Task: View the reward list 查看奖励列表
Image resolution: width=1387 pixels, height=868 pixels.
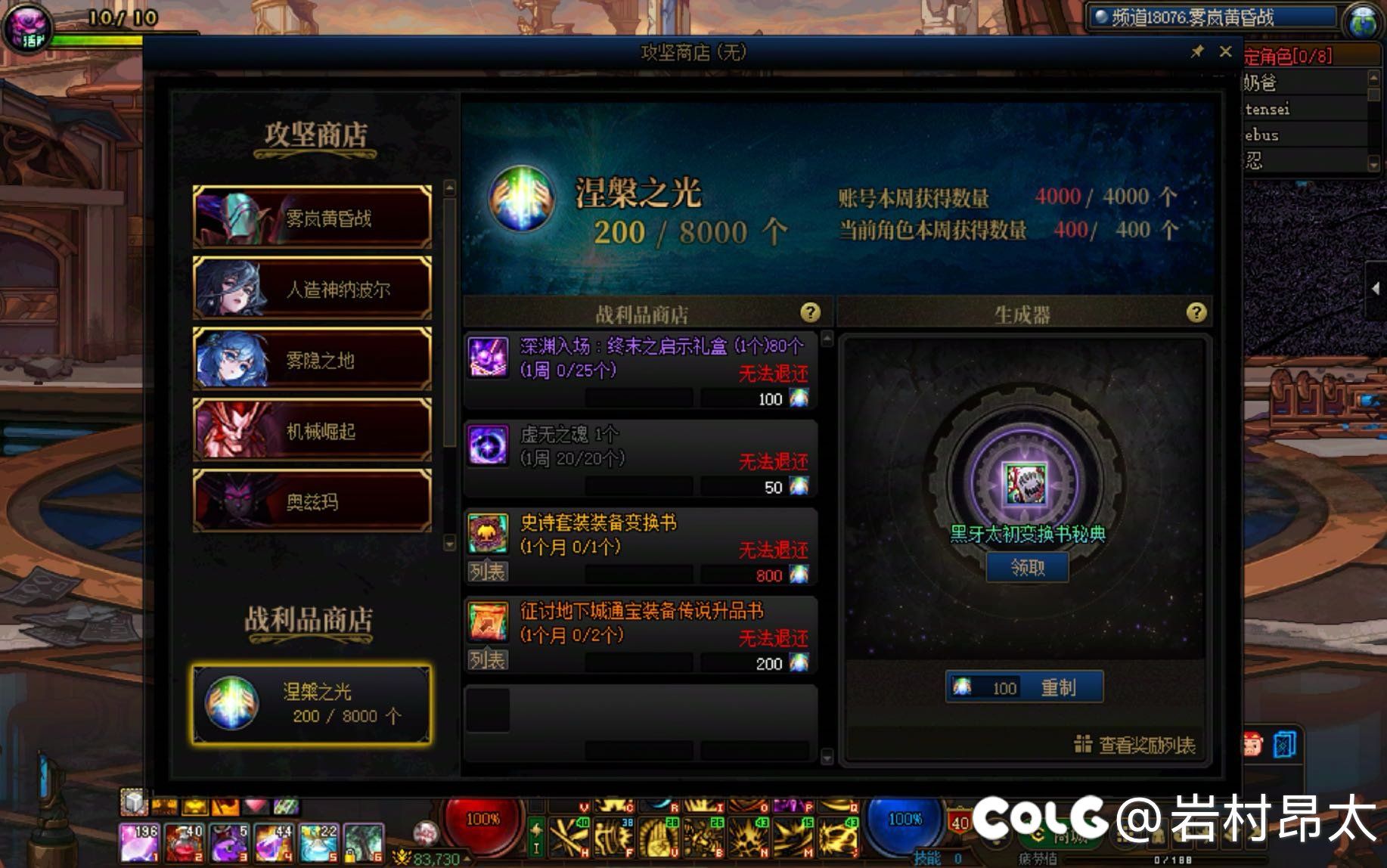Action: [x=1135, y=746]
